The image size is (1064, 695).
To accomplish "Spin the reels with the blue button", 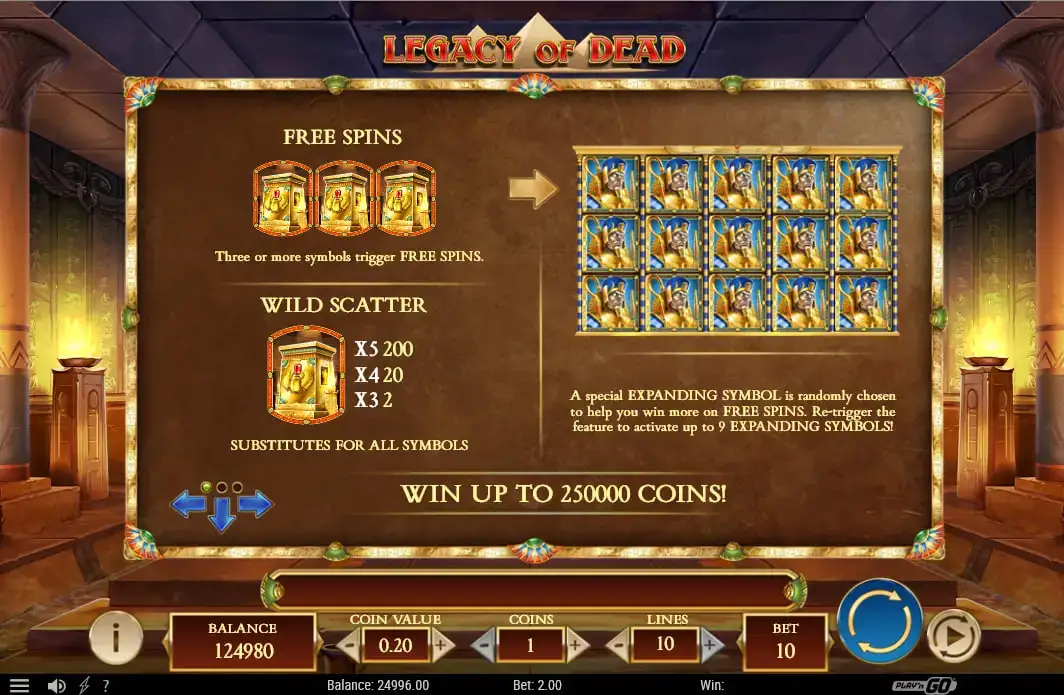I will [x=878, y=621].
